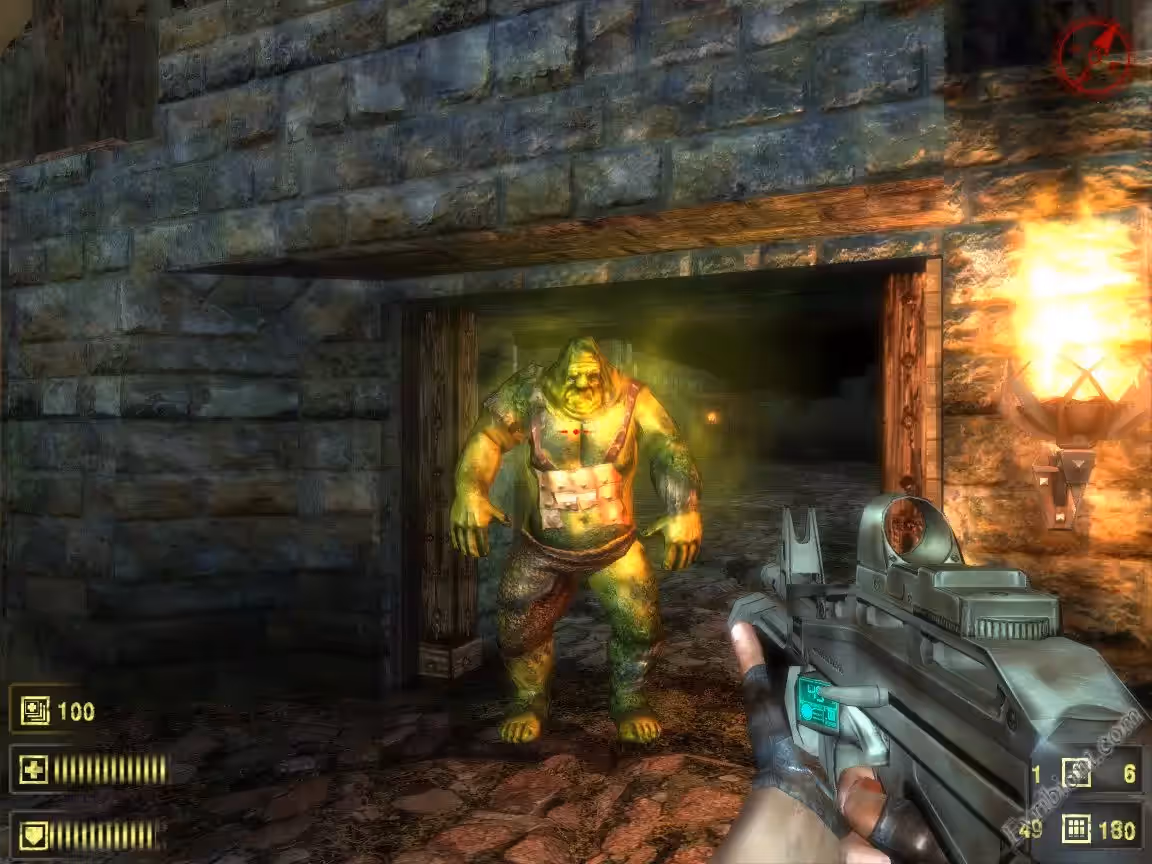Click the red compass indicator
This screenshot has height=864, width=1152.
(x=1094, y=56)
